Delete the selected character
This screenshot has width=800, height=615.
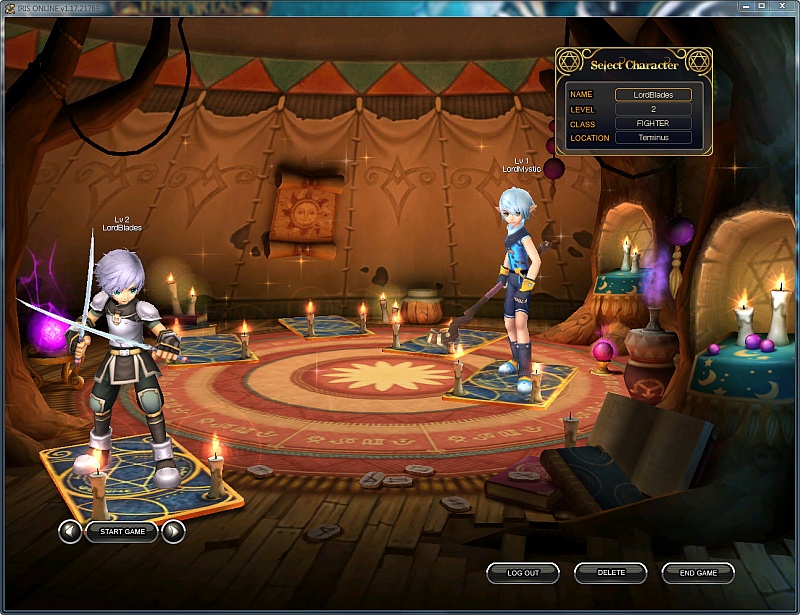coord(611,573)
